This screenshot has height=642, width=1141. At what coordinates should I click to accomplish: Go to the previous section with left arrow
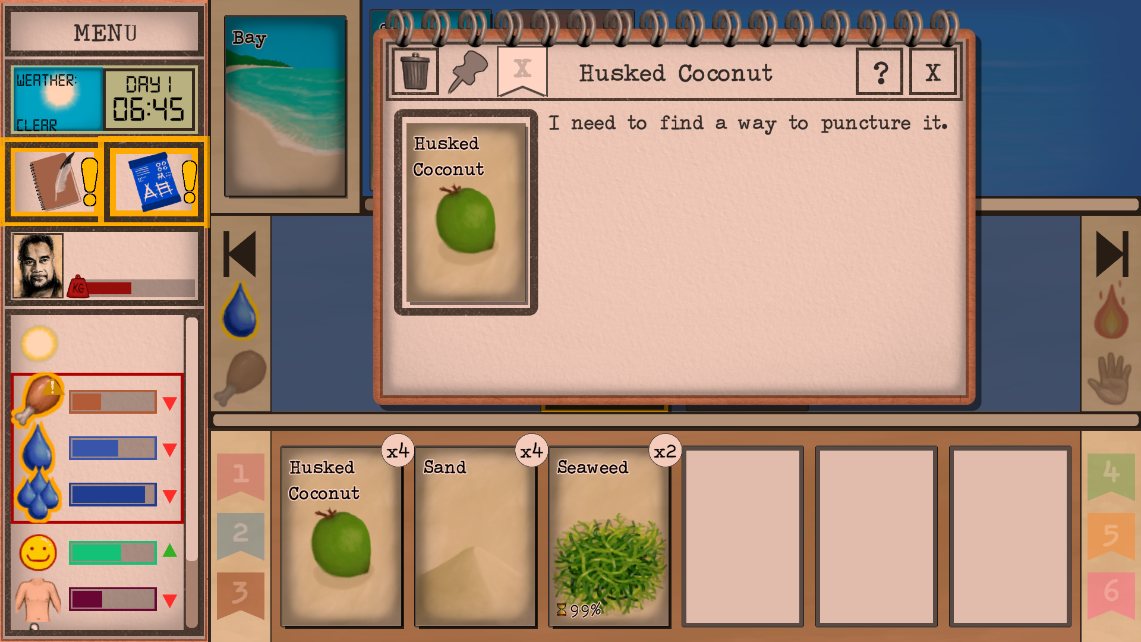[x=240, y=254]
